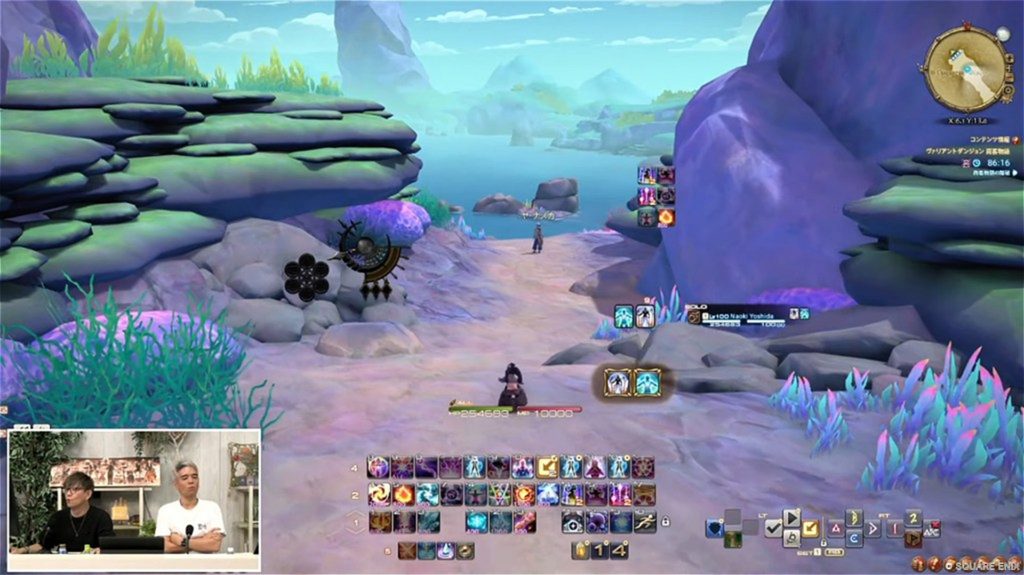Activate the golden swirl ability icon
Screen dimensions: 1024x575
(379, 494)
